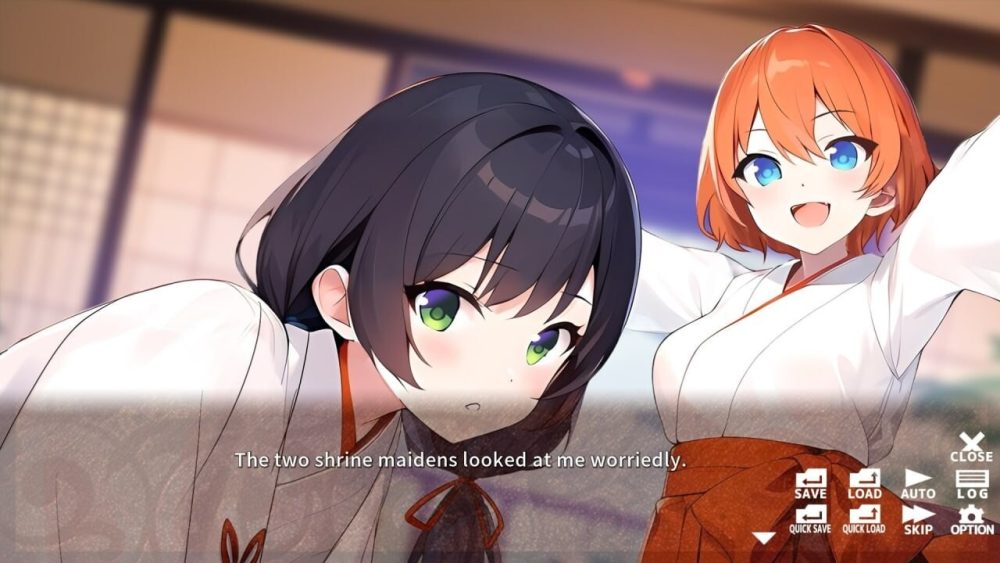Activate SKIP to fast-forward dialogue
The width and height of the screenshot is (1000, 563).
pos(918,519)
